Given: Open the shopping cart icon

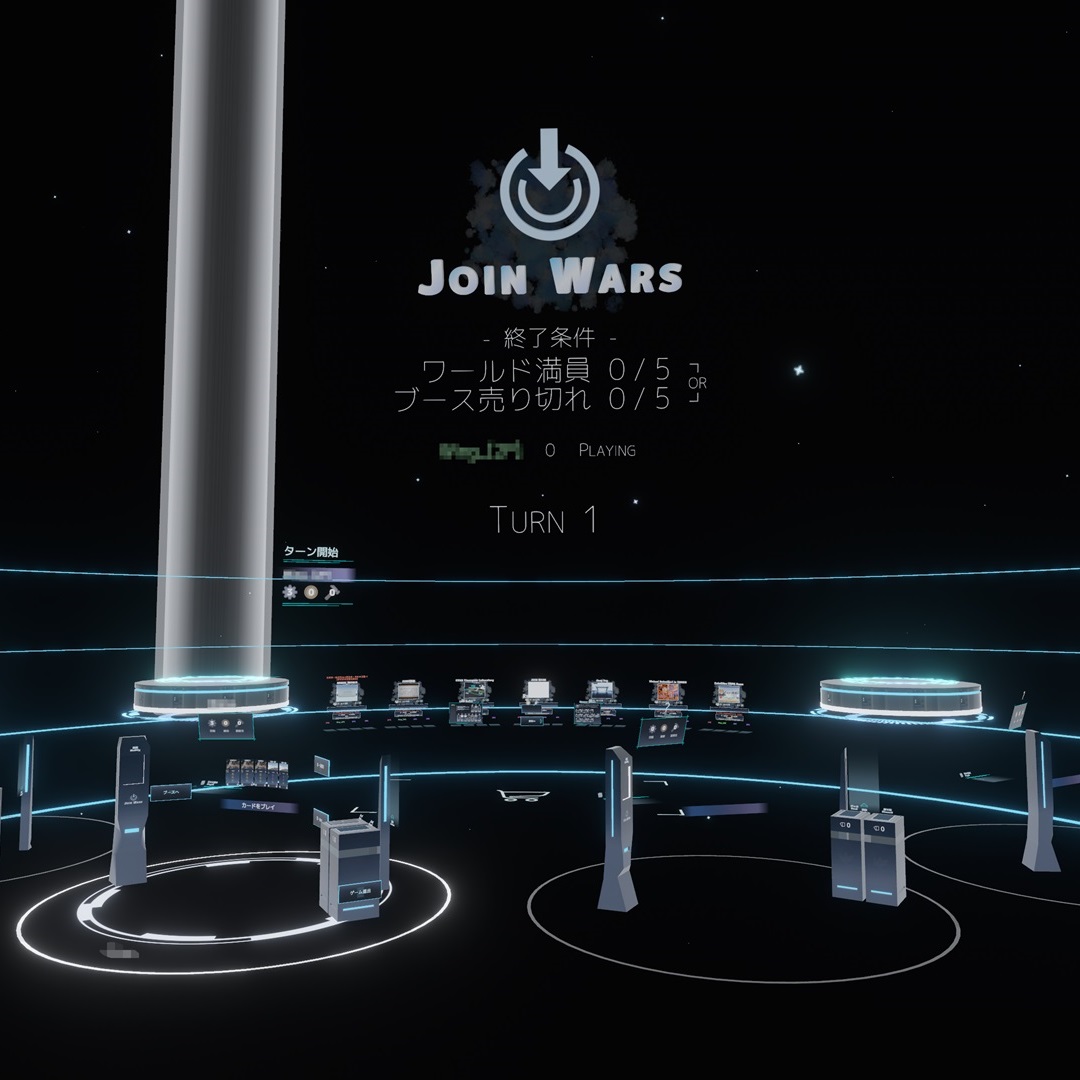Looking at the screenshot, I should 523,796.
